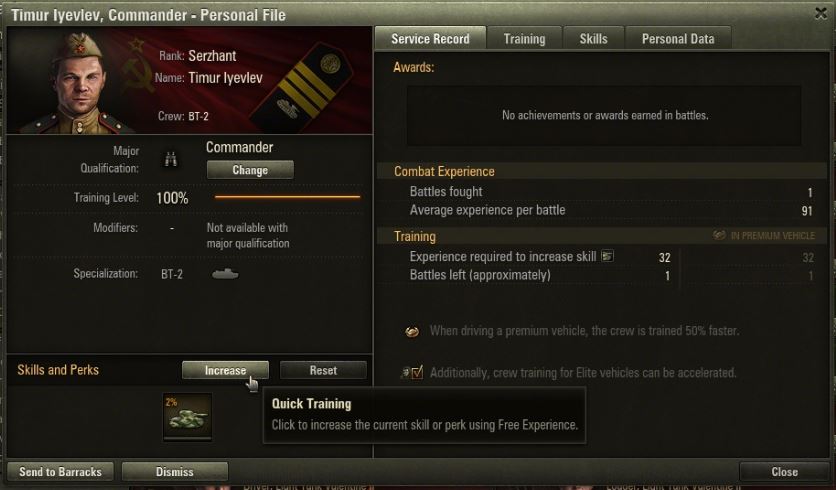Send Timur Iyevlev to Barracks
Screen dimensions: 836x490
pos(60,472)
